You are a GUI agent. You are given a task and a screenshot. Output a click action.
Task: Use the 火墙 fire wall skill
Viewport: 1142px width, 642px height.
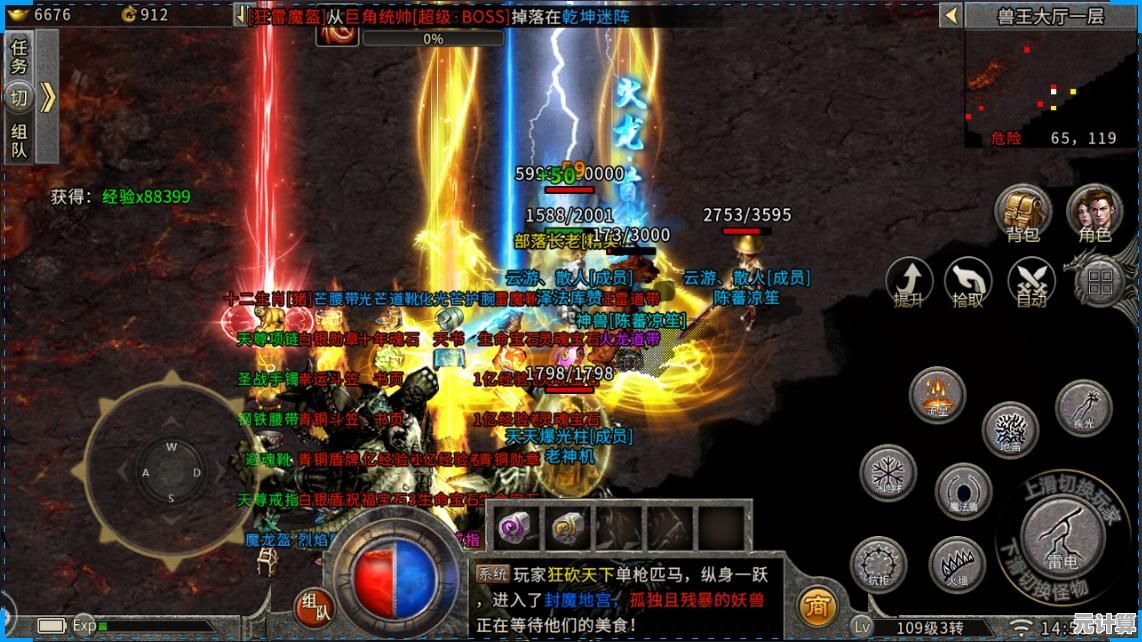click(x=957, y=565)
